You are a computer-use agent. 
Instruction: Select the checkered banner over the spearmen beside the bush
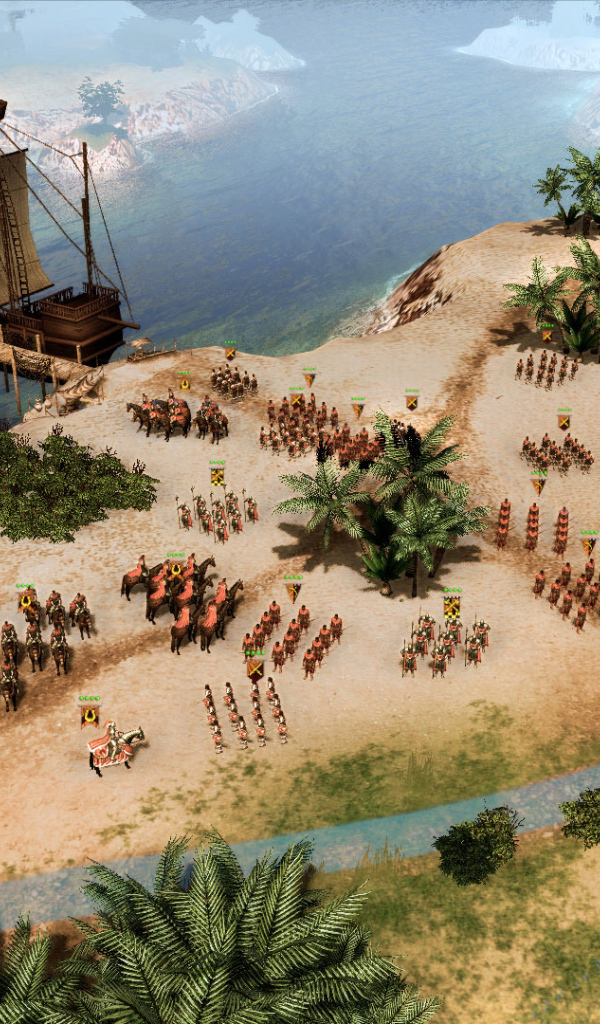tap(217, 475)
